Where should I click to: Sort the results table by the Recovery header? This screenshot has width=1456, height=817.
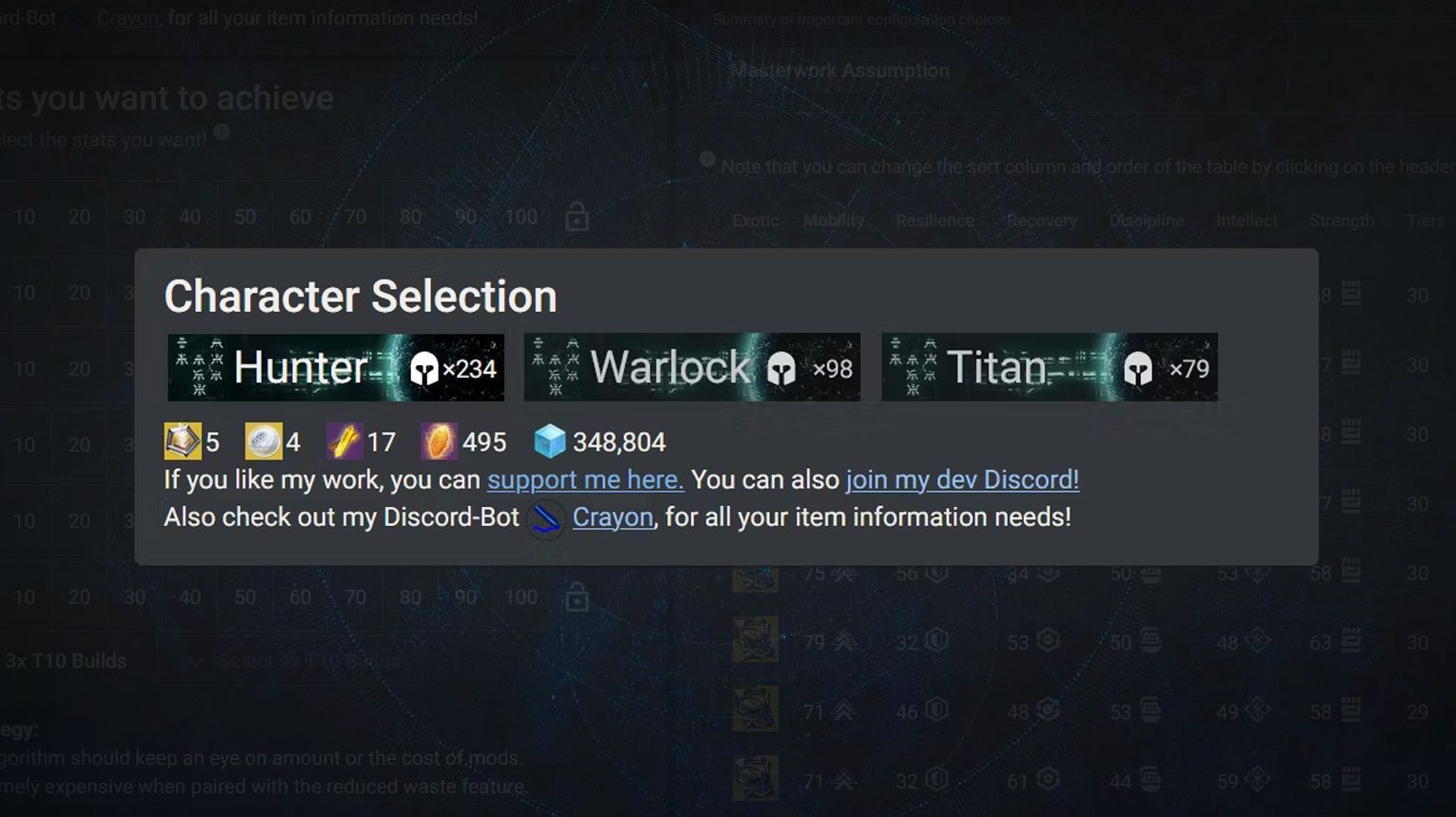(x=1041, y=220)
